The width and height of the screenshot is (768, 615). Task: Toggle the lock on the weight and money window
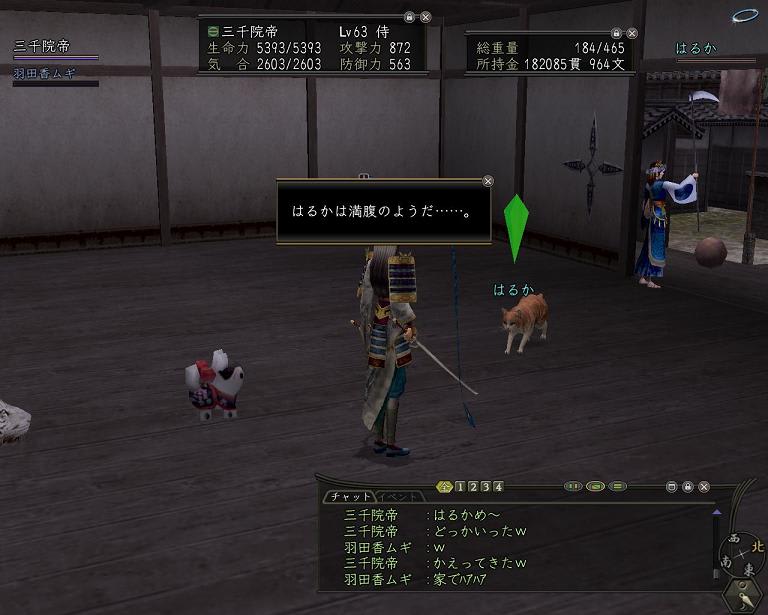click(616, 33)
